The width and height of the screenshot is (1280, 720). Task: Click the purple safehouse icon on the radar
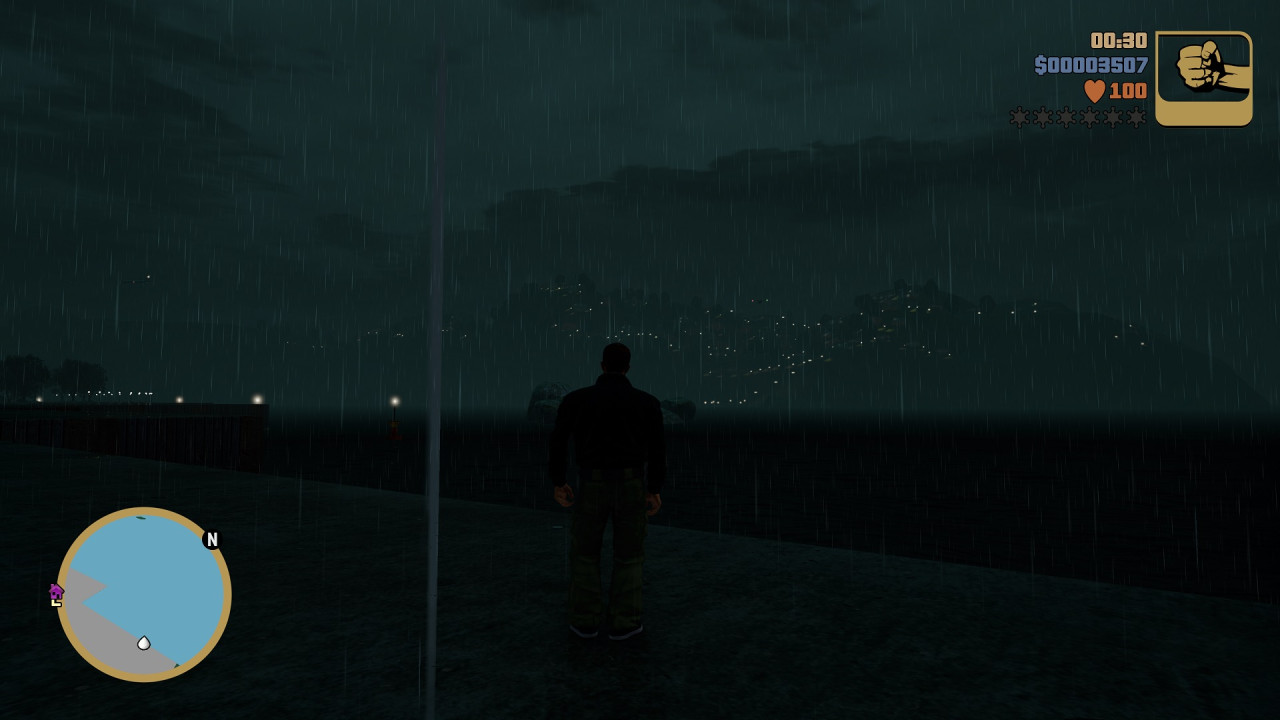56,593
